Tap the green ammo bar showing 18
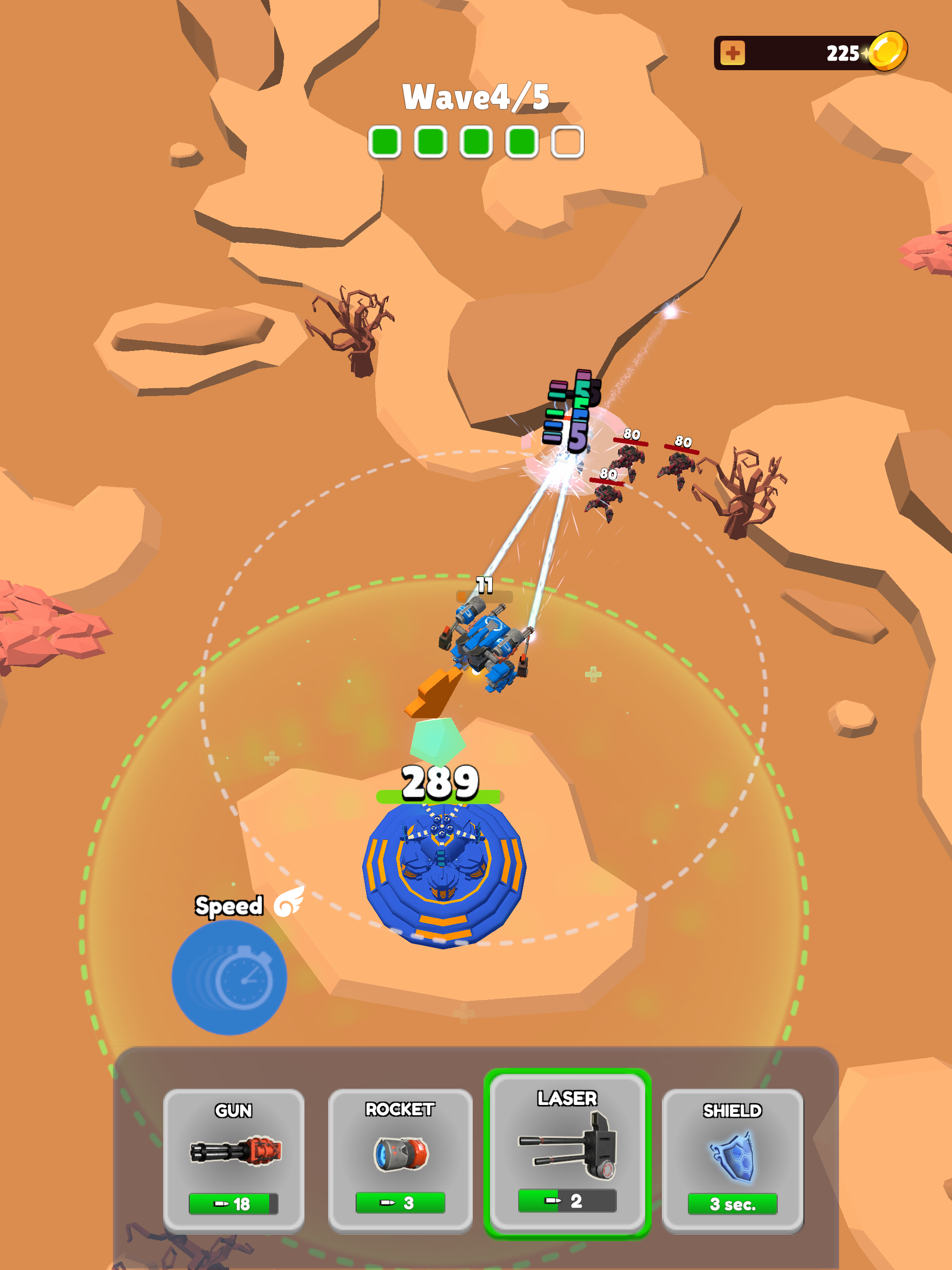 [x=234, y=1202]
